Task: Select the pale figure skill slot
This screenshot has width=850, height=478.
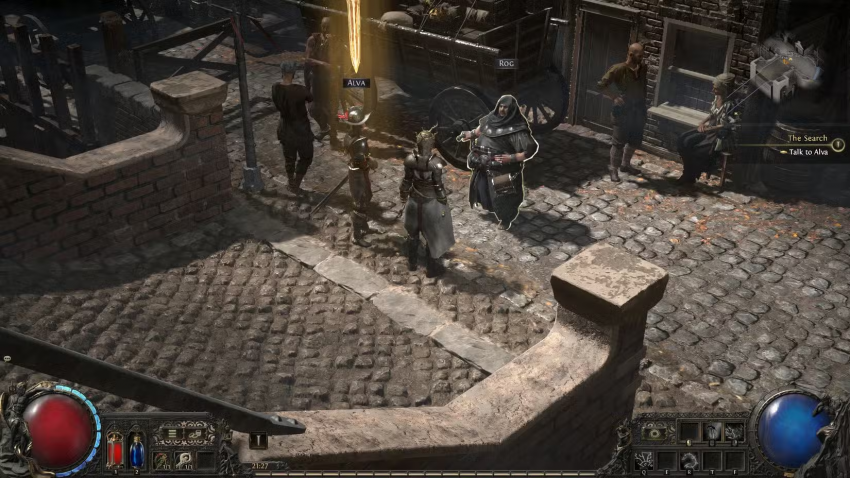Action: pos(713,432)
